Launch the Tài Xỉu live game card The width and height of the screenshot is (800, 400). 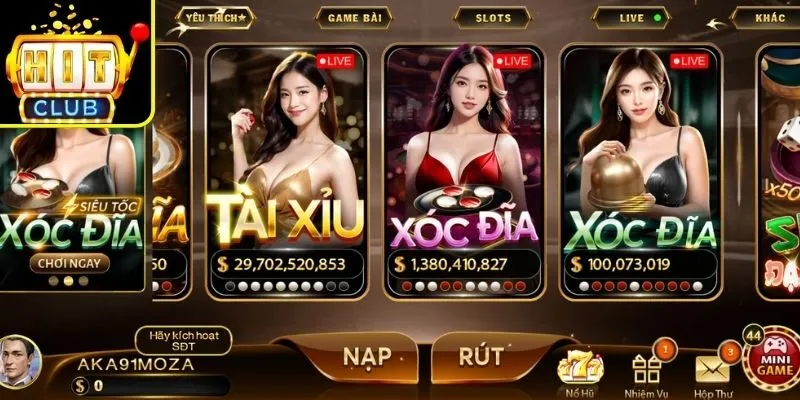[285, 170]
